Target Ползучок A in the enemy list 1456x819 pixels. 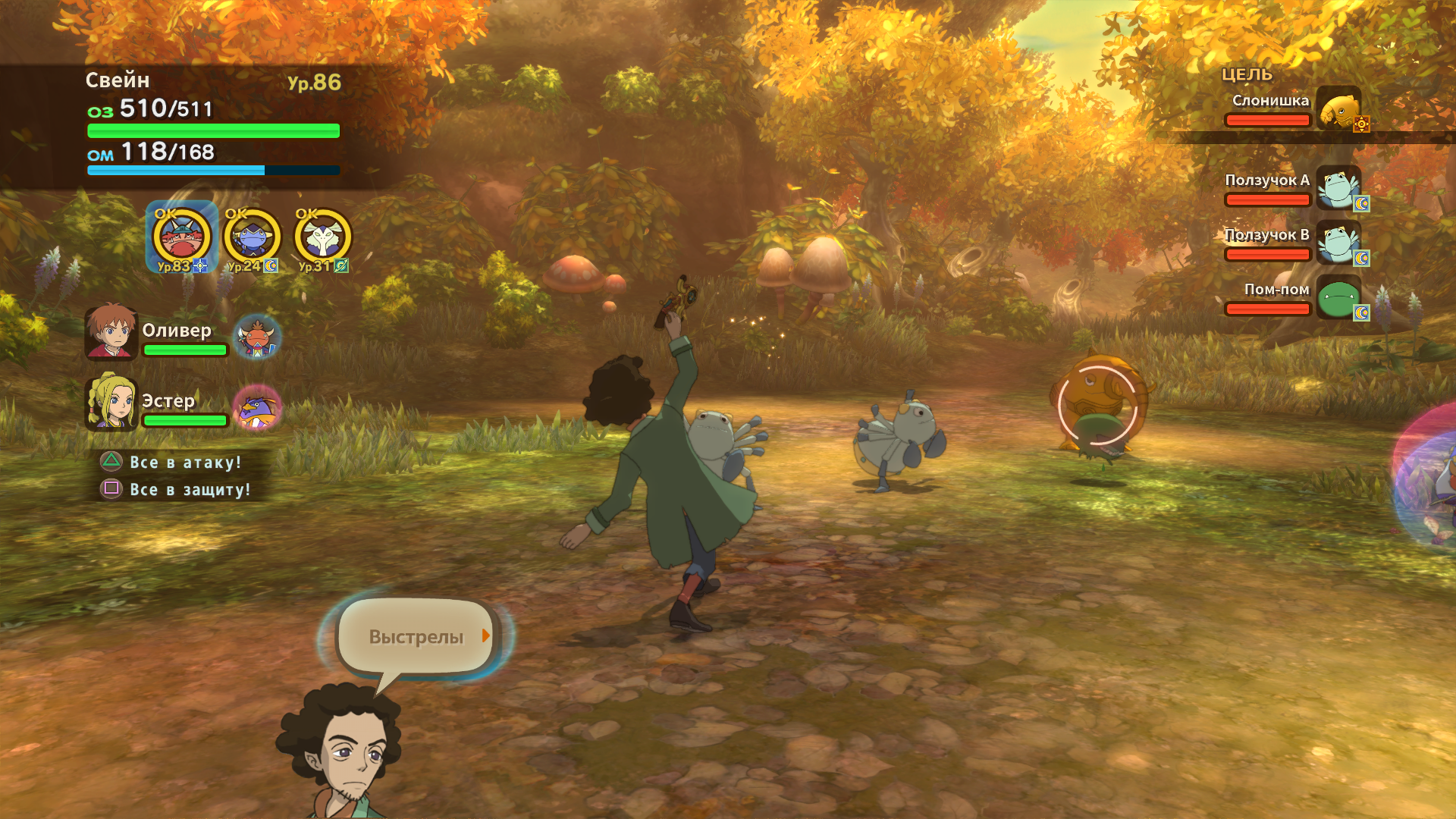tap(1293, 189)
